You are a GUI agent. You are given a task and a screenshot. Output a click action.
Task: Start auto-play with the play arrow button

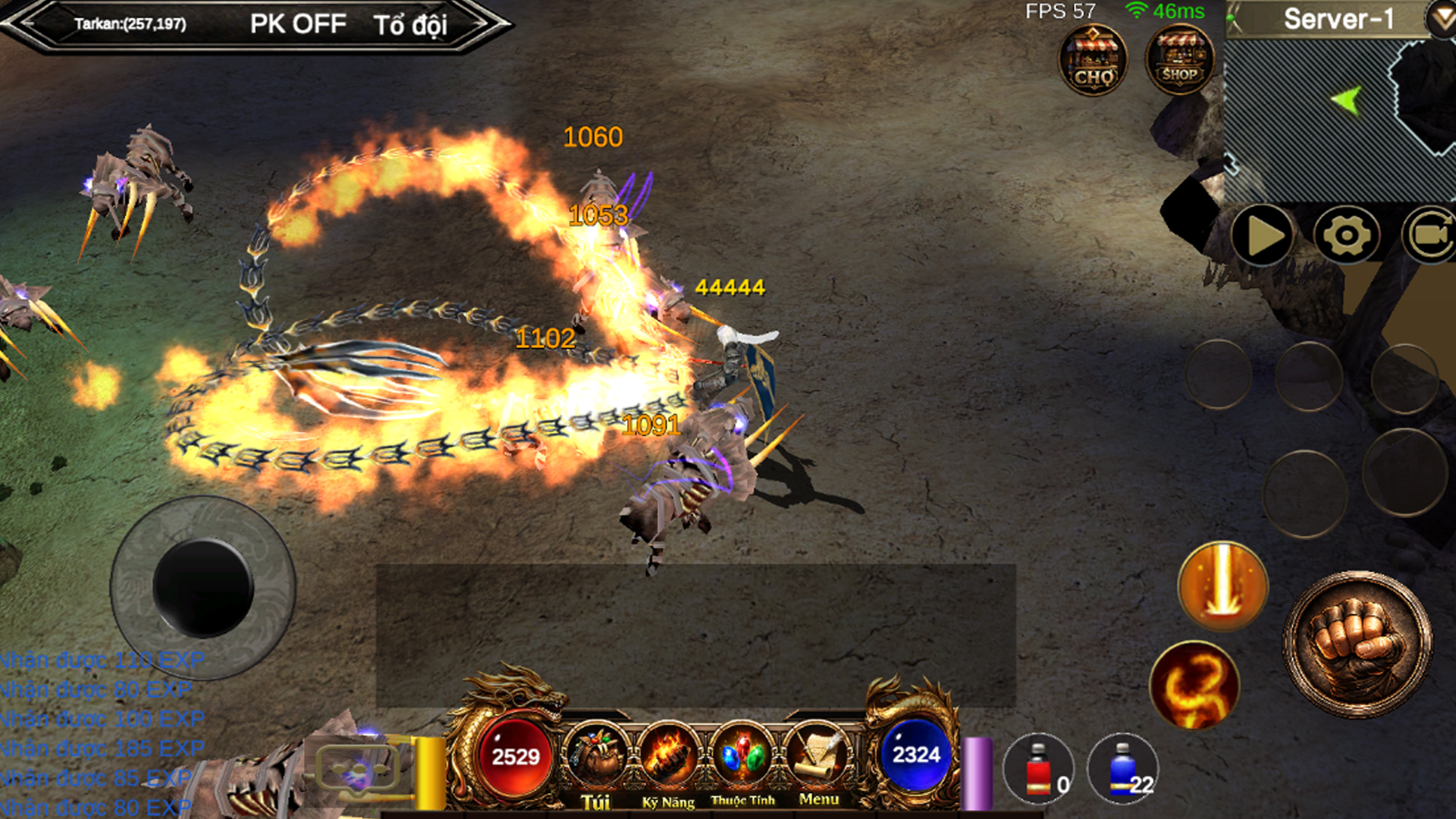point(1263,235)
